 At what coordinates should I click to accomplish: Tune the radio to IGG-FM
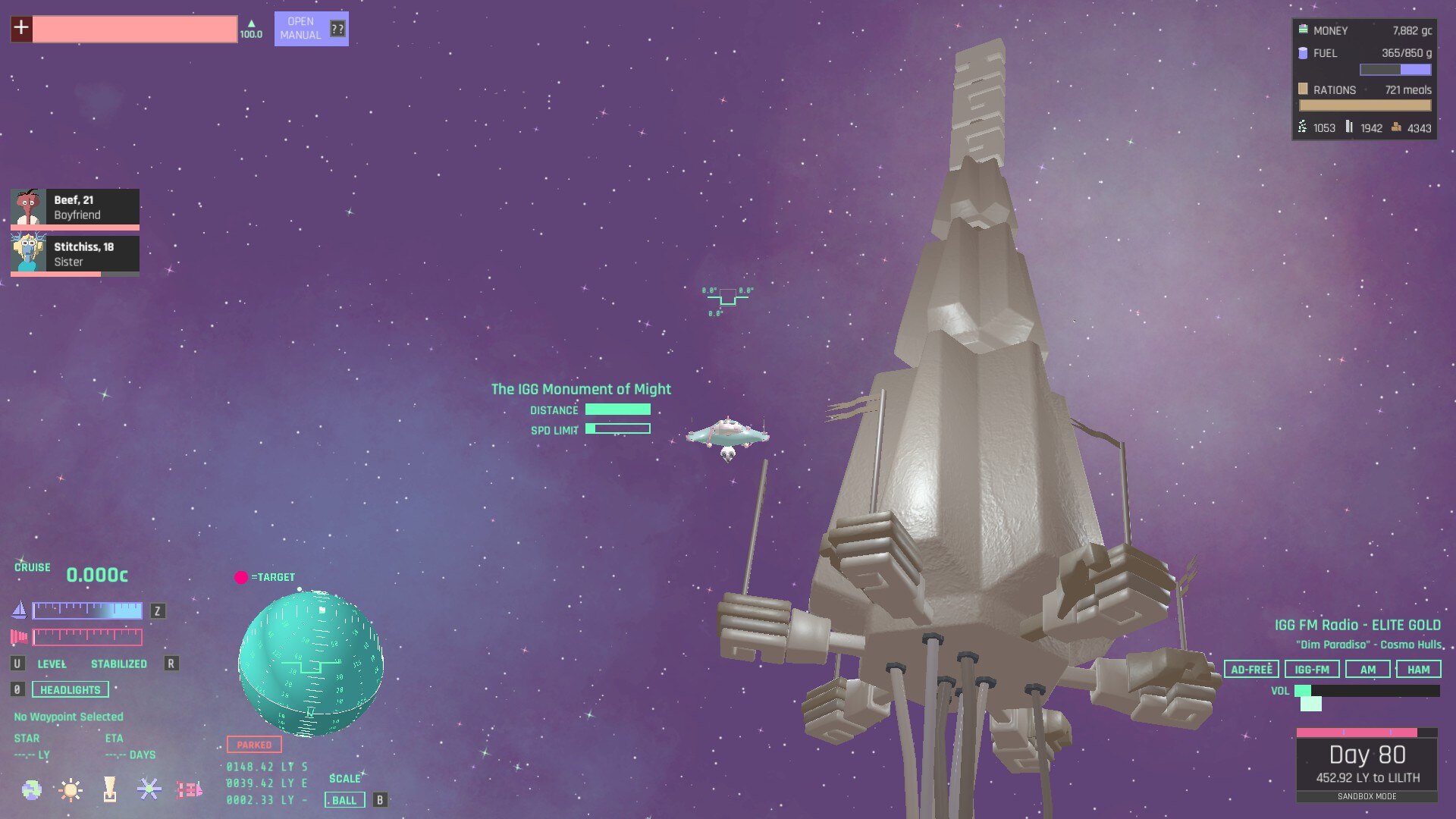[x=1312, y=670]
